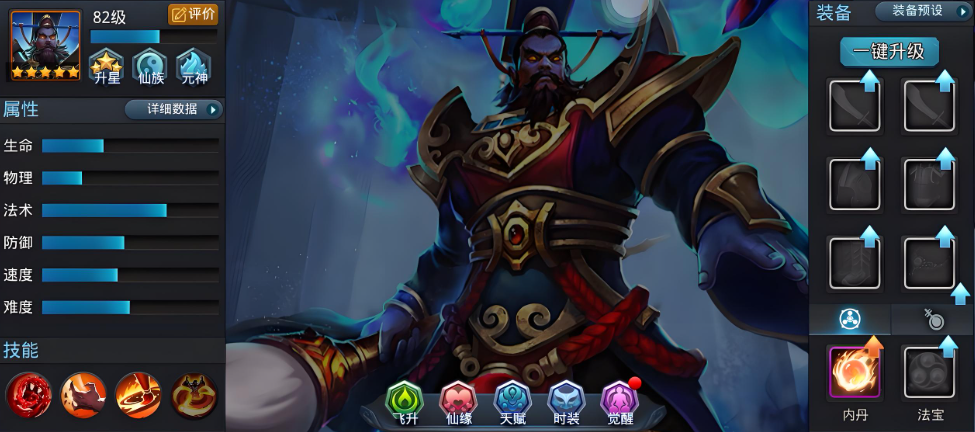The width and height of the screenshot is (975, 432).
Task: Click the hero portrait thumbnail
Action: [x=45, y=45]
